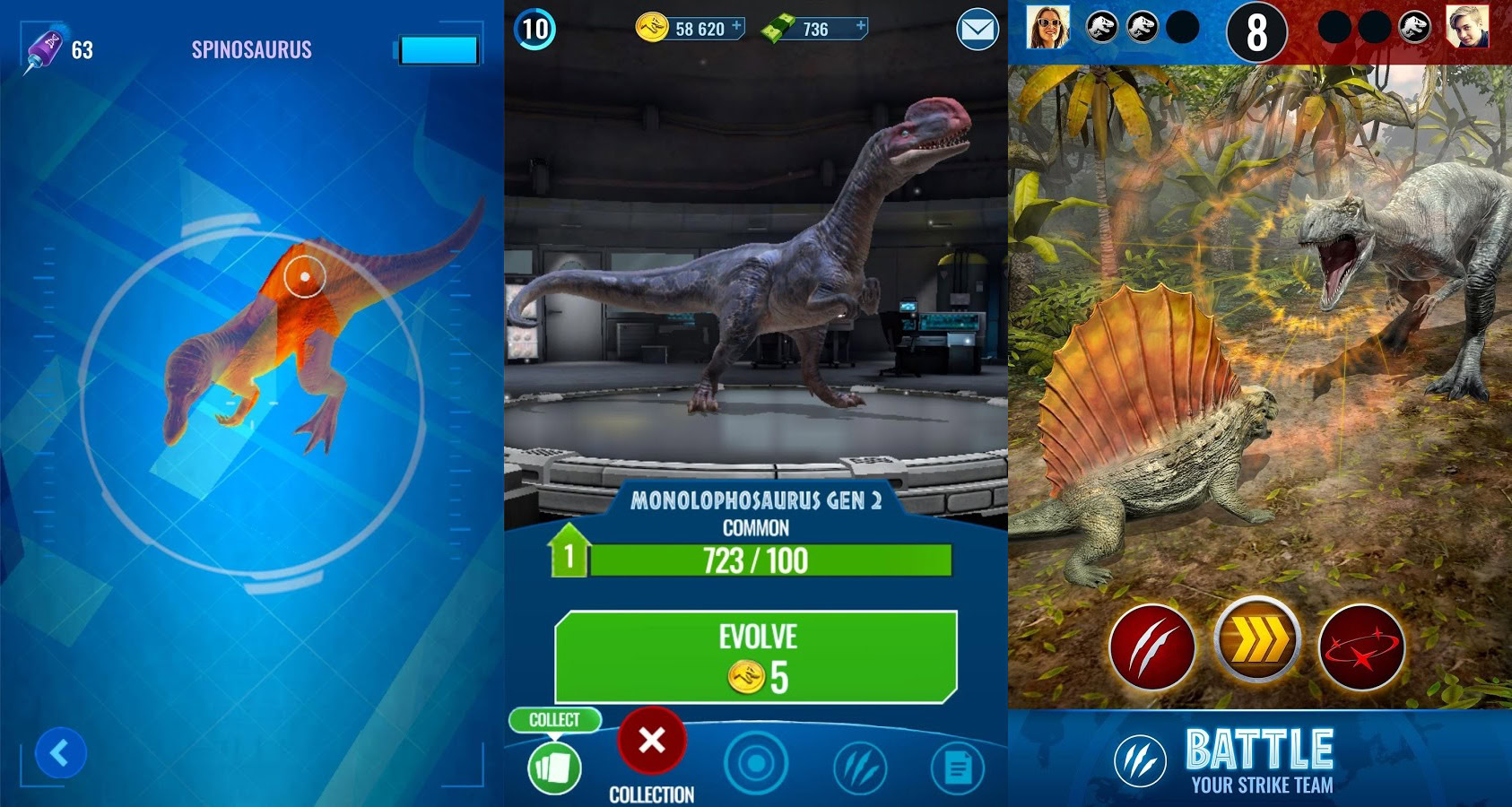Evolve Monolophosaurus Gen 2 for 5 coins
The height and width of the screenshot is (807, 1512).
click(756, 657)
